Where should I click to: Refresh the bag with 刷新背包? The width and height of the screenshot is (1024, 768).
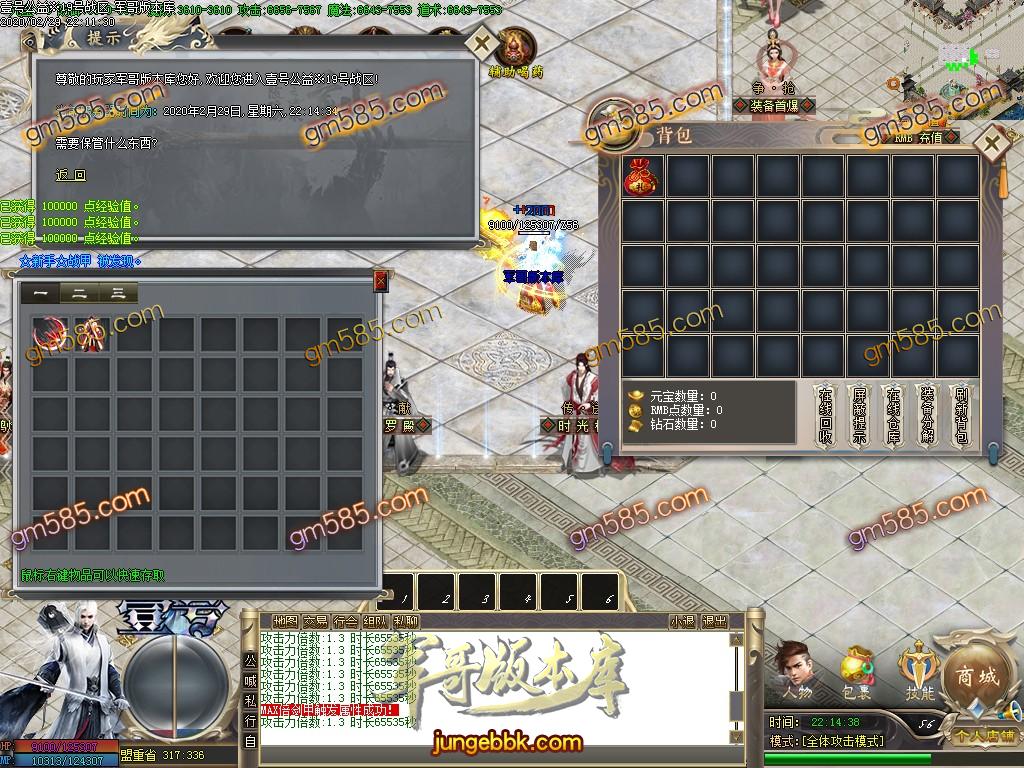click(x=961, y=415)
